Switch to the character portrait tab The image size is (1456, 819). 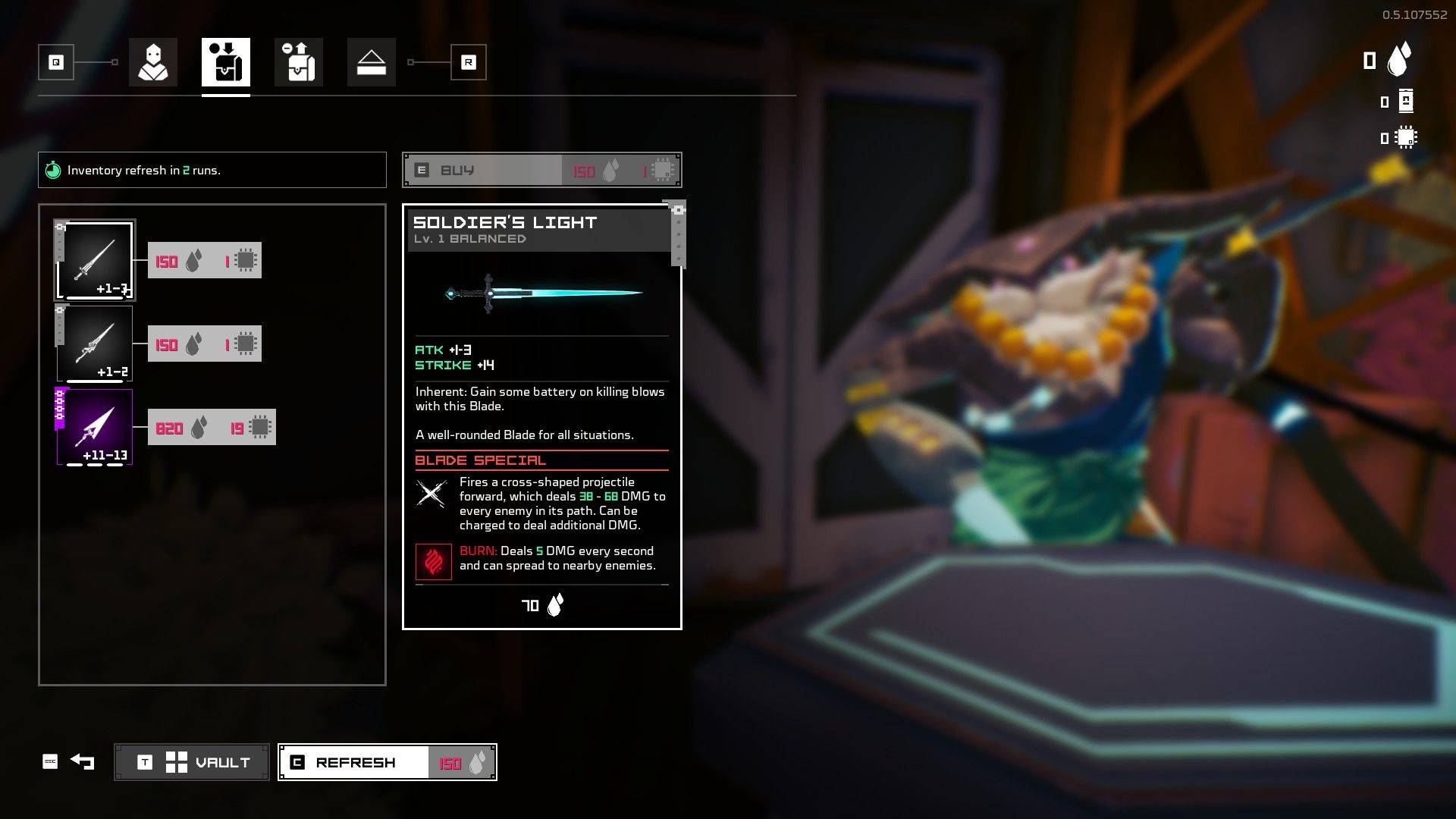(153, 62)
